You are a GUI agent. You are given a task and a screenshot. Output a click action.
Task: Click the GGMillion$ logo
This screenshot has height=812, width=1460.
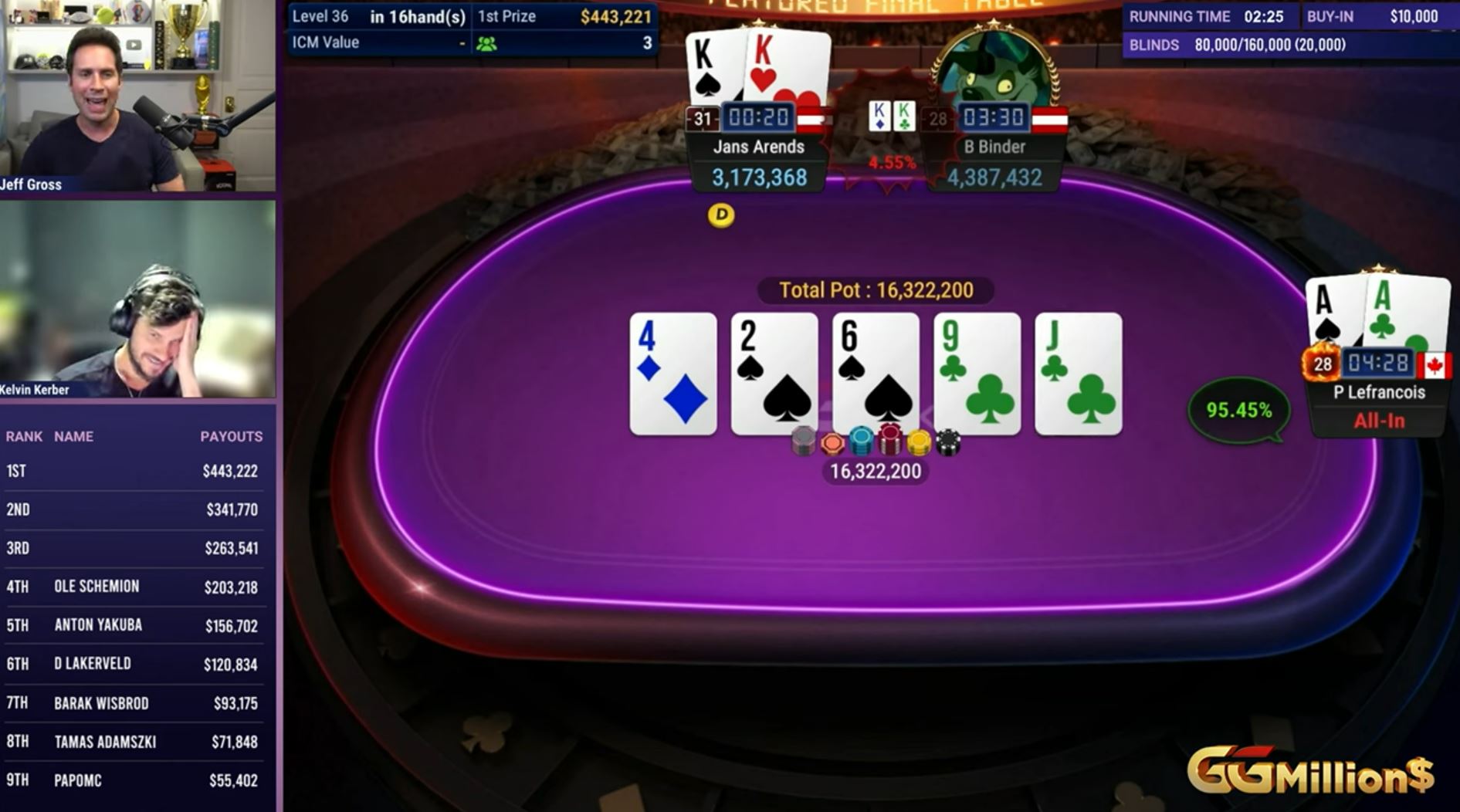point(1310,771)
